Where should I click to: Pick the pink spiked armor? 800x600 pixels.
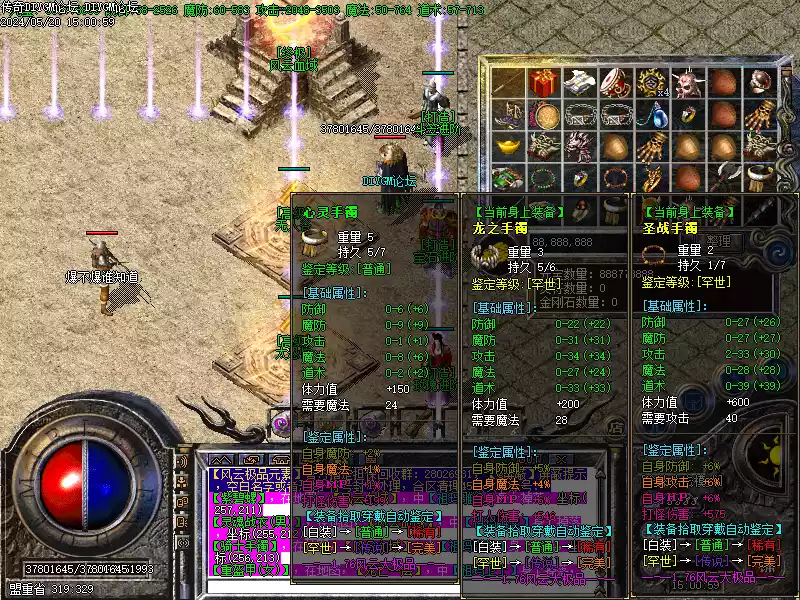pyautogui.click(x=579, y=148)
